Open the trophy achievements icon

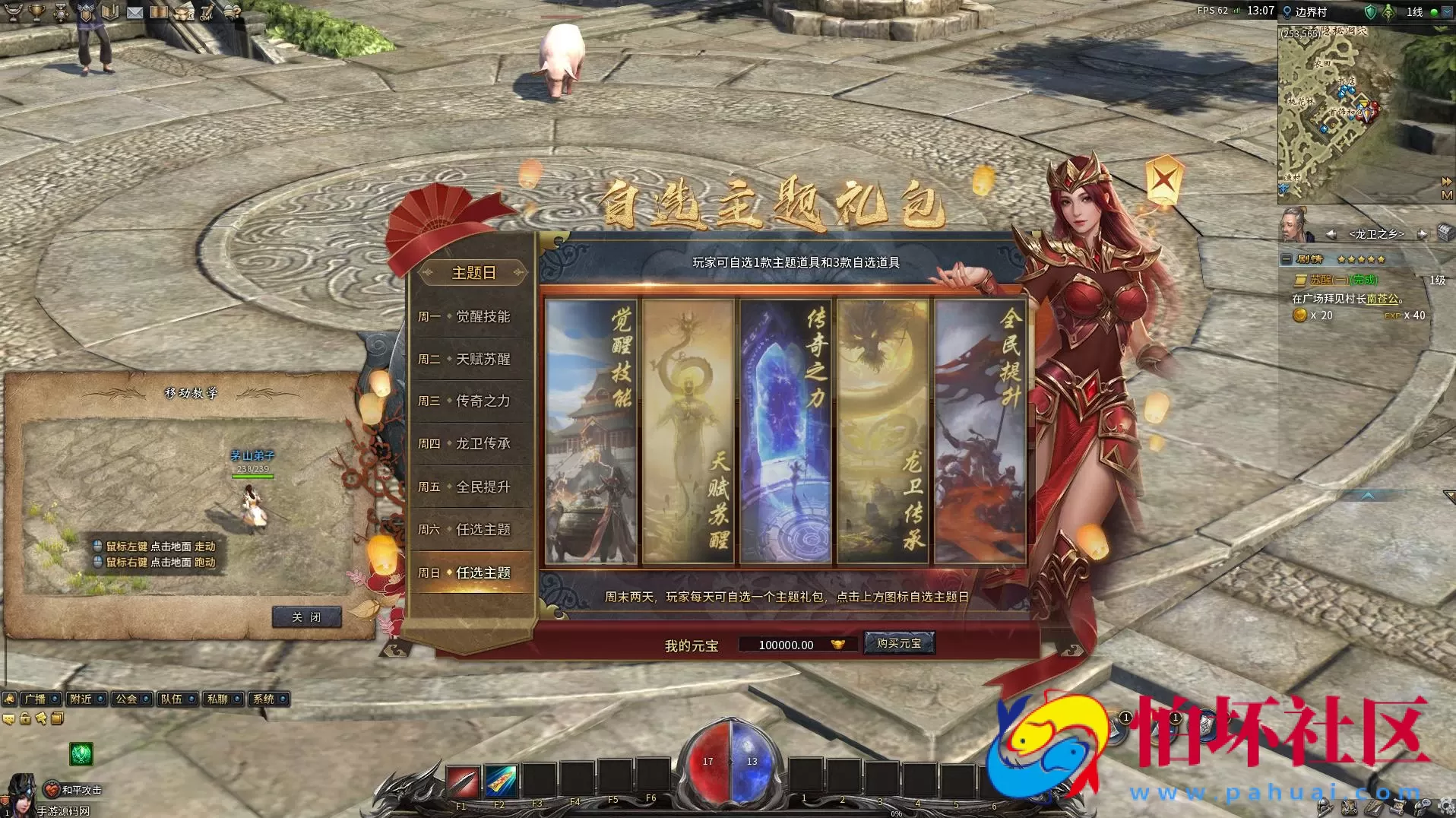[36, 13]
